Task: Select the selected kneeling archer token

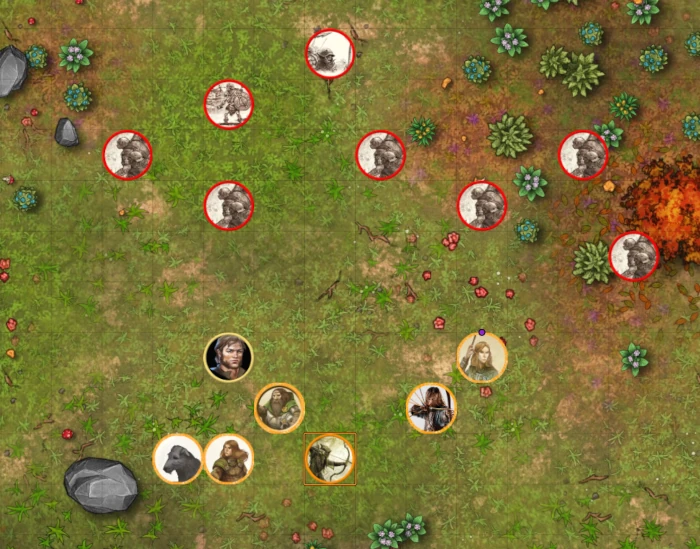Action: [x=329, y=459]
